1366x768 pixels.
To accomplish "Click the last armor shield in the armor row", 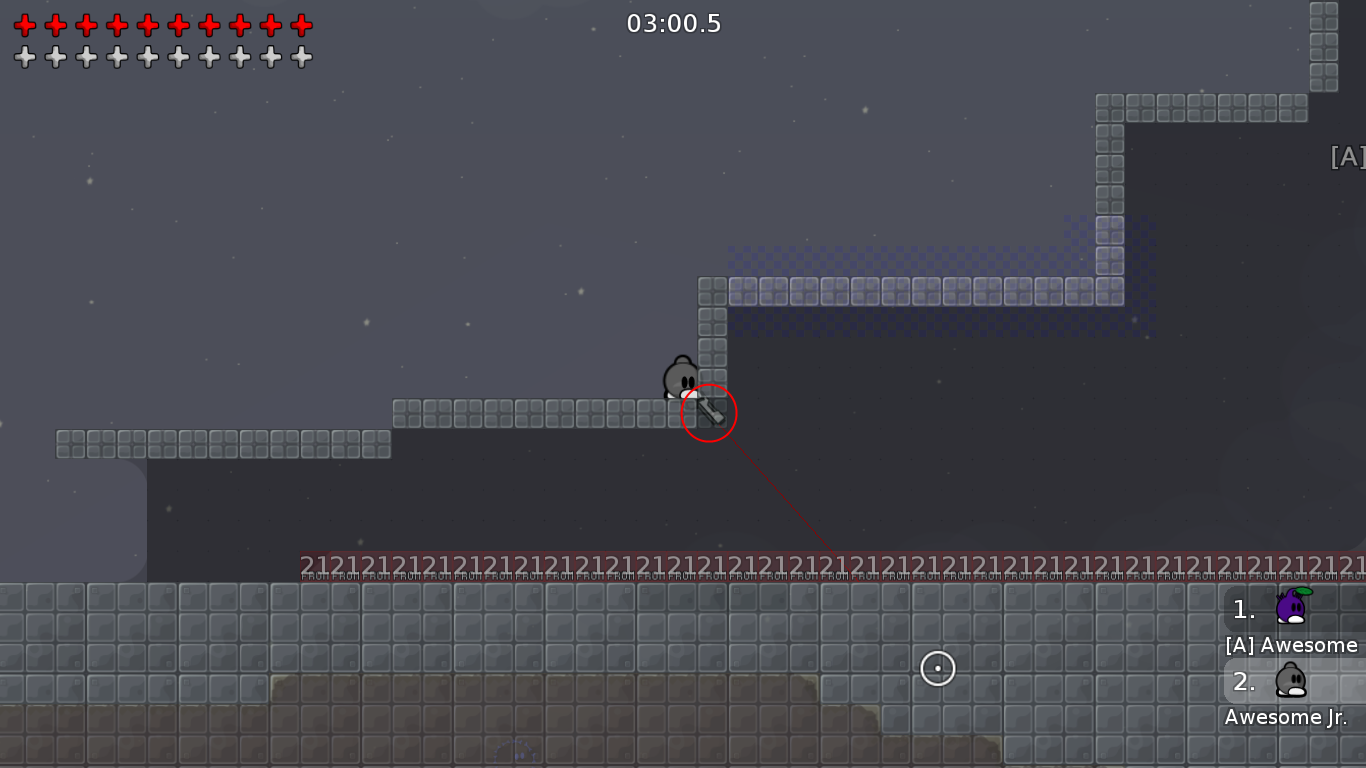I will [301, 57].
